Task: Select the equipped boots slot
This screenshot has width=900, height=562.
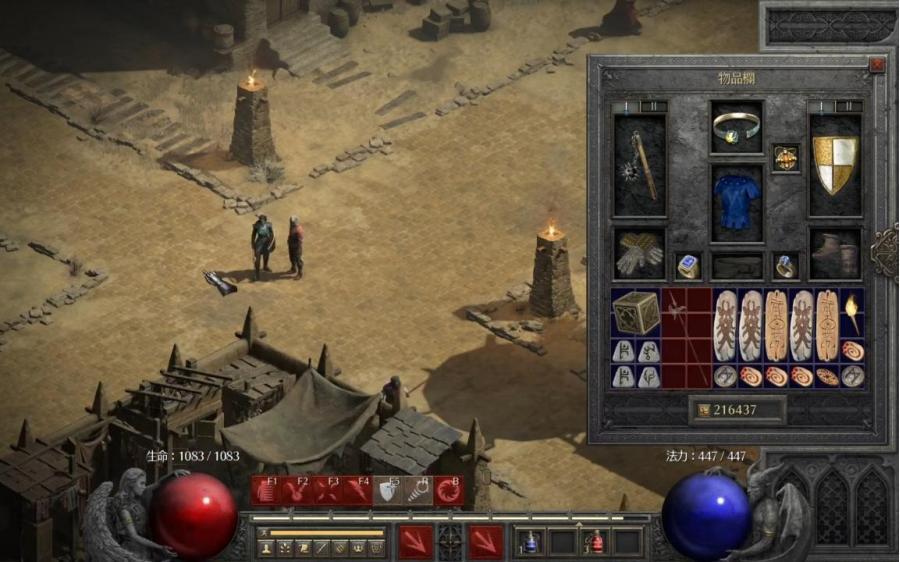Action: (x=834, y=253)
